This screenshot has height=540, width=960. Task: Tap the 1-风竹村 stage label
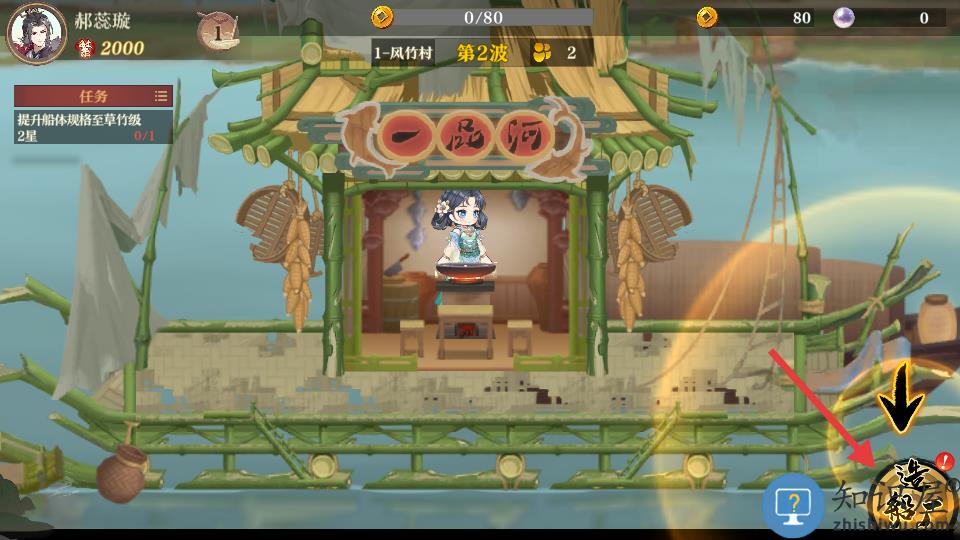(405, 53)
